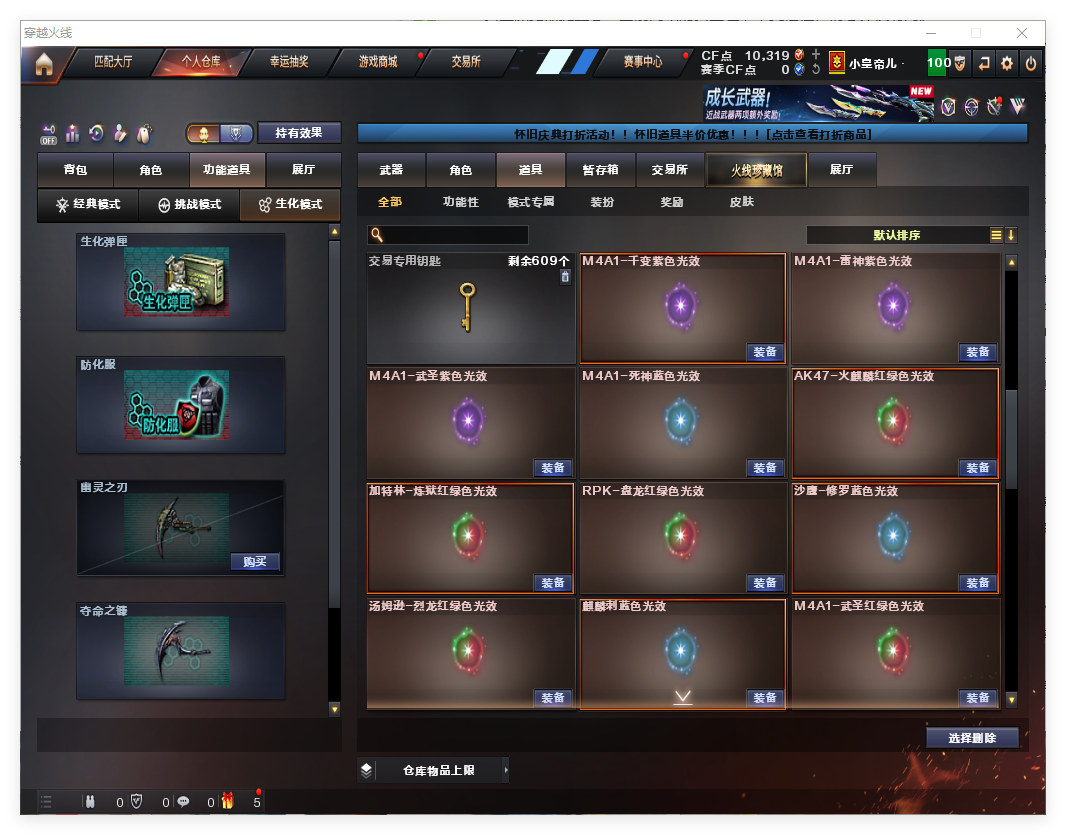Close the game window
Screen dimensions: 1066x835
coord(1022,33)
